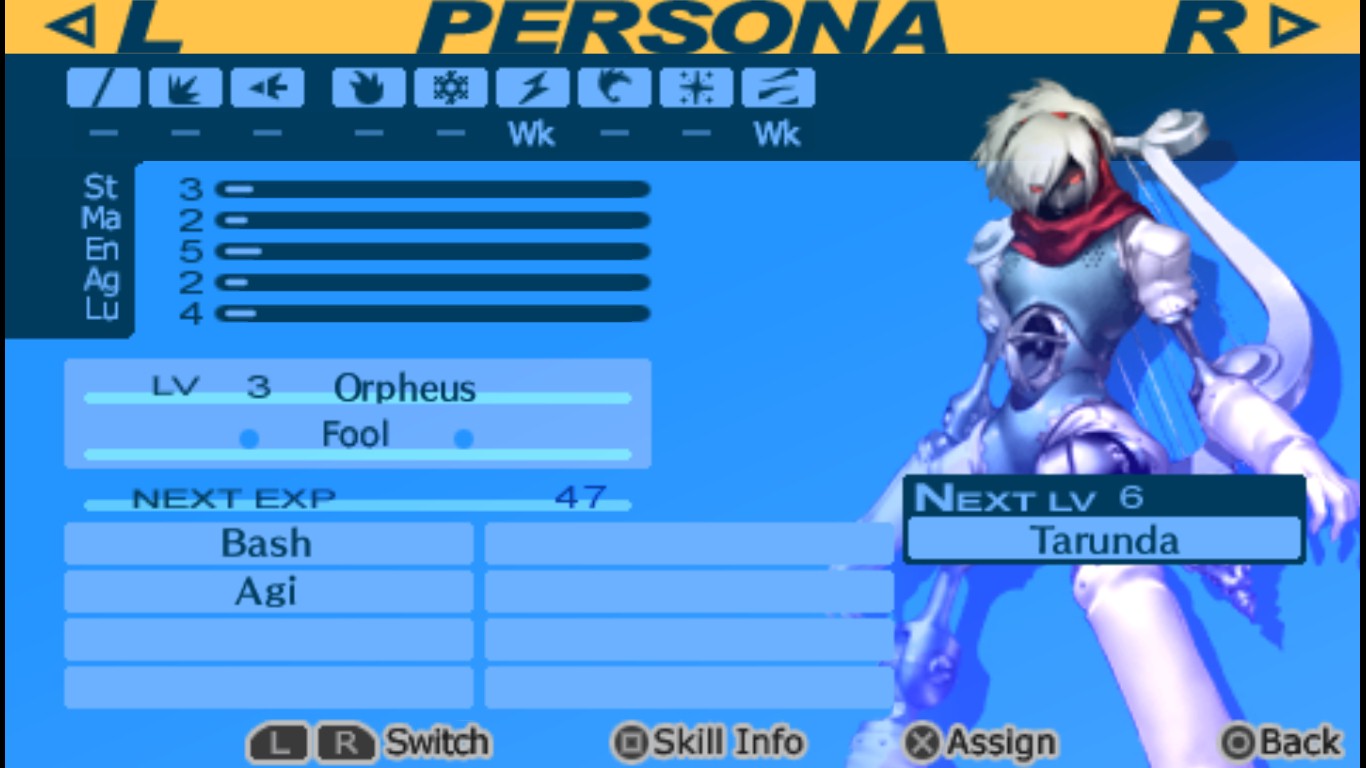Image resolution: width=1366 pixels, height=768 pixels.
Task: Select the Slash affinity icon
Action: click(103, 87)
